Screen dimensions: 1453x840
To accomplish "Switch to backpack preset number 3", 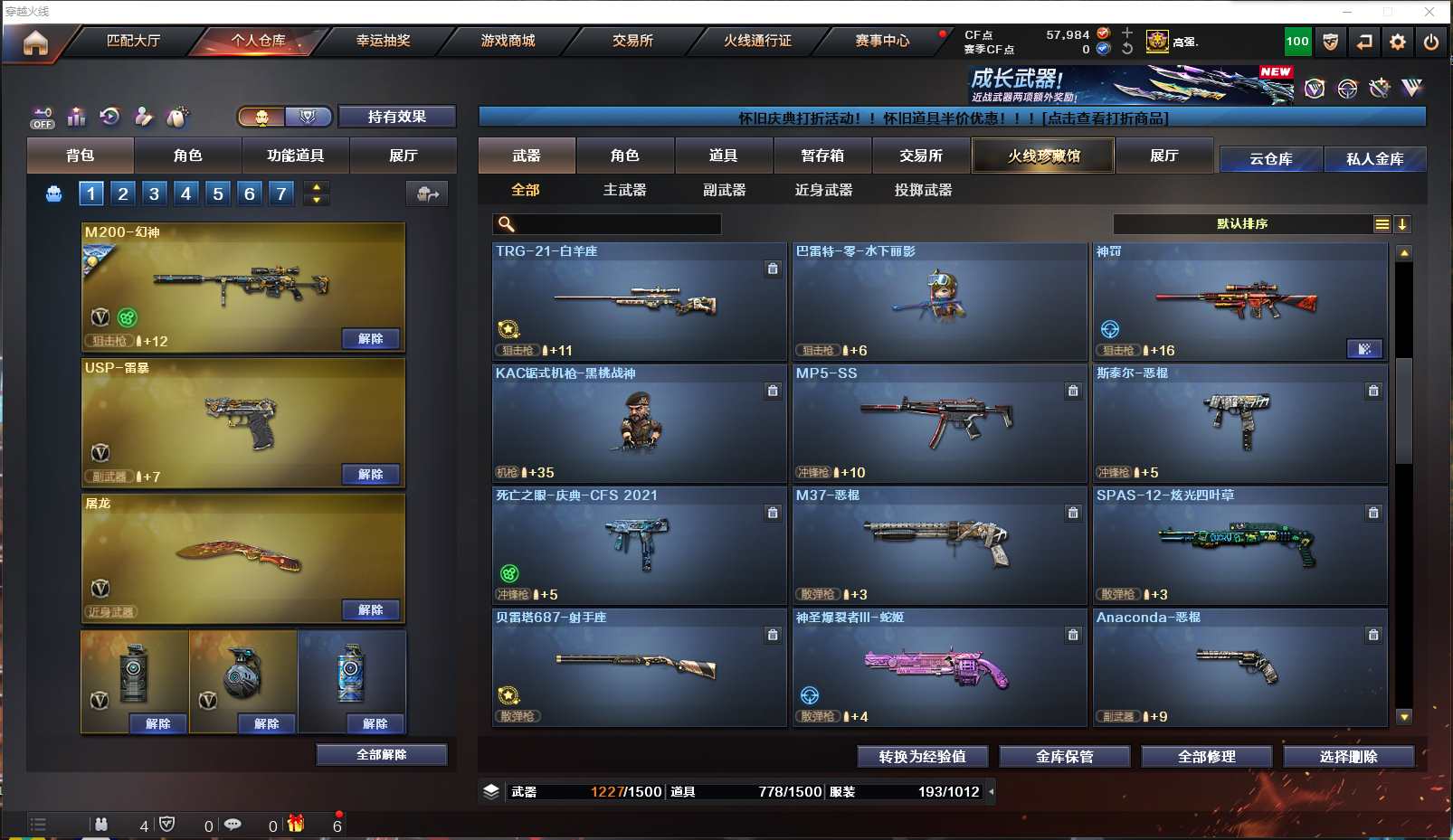I will pos(155,193).
